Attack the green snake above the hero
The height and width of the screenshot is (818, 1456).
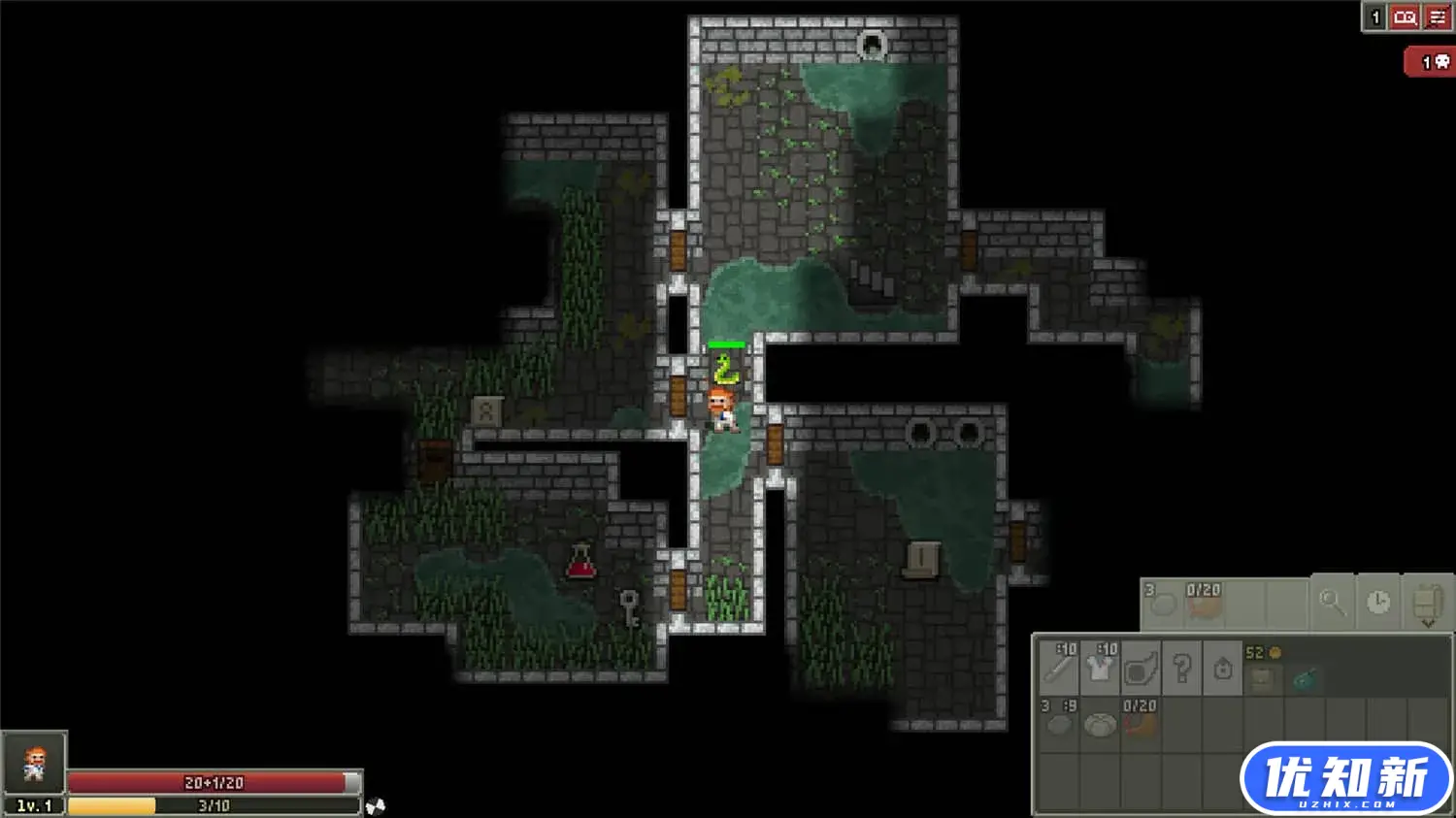coord(725,370)
